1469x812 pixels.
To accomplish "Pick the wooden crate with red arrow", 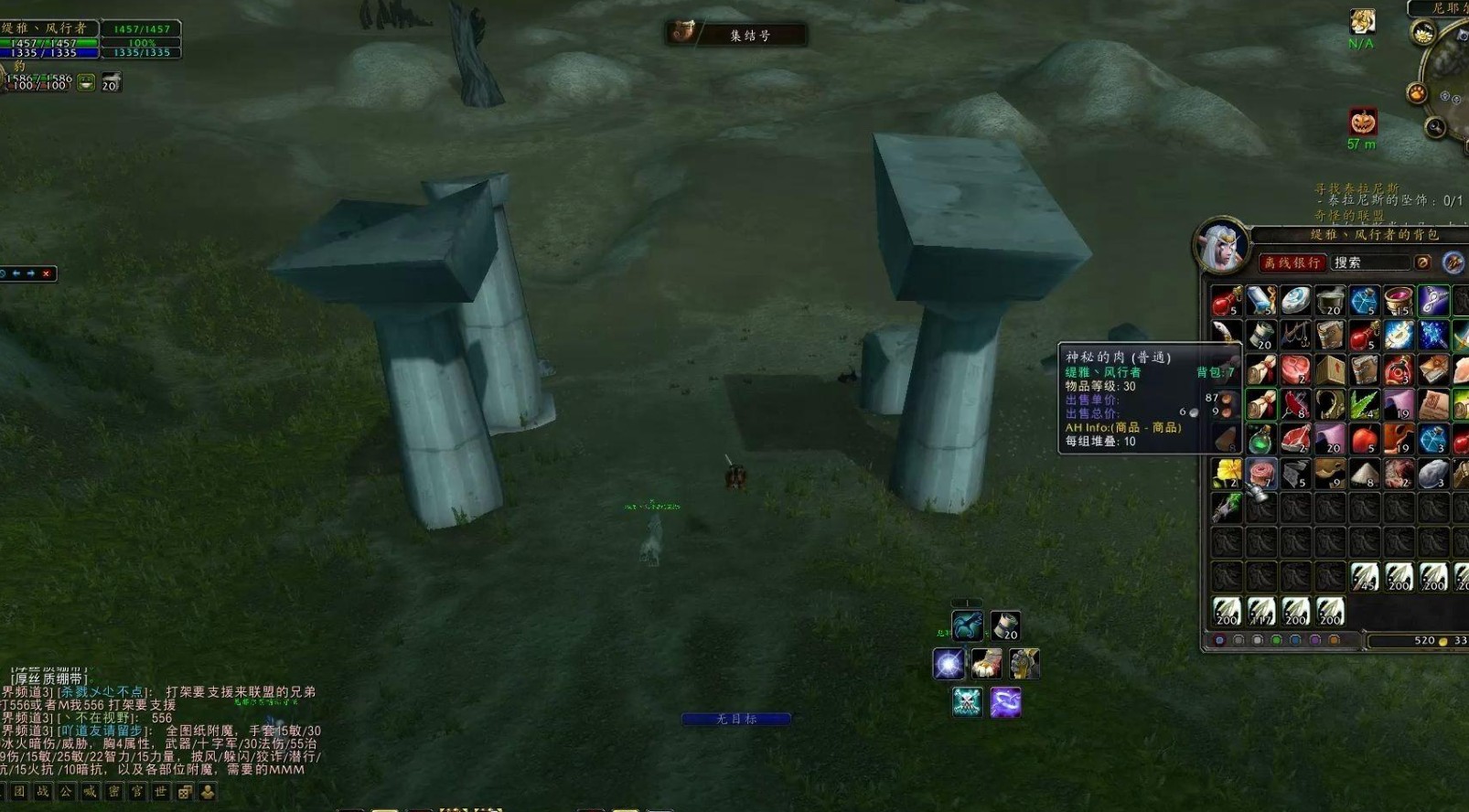I will 1330,369.
